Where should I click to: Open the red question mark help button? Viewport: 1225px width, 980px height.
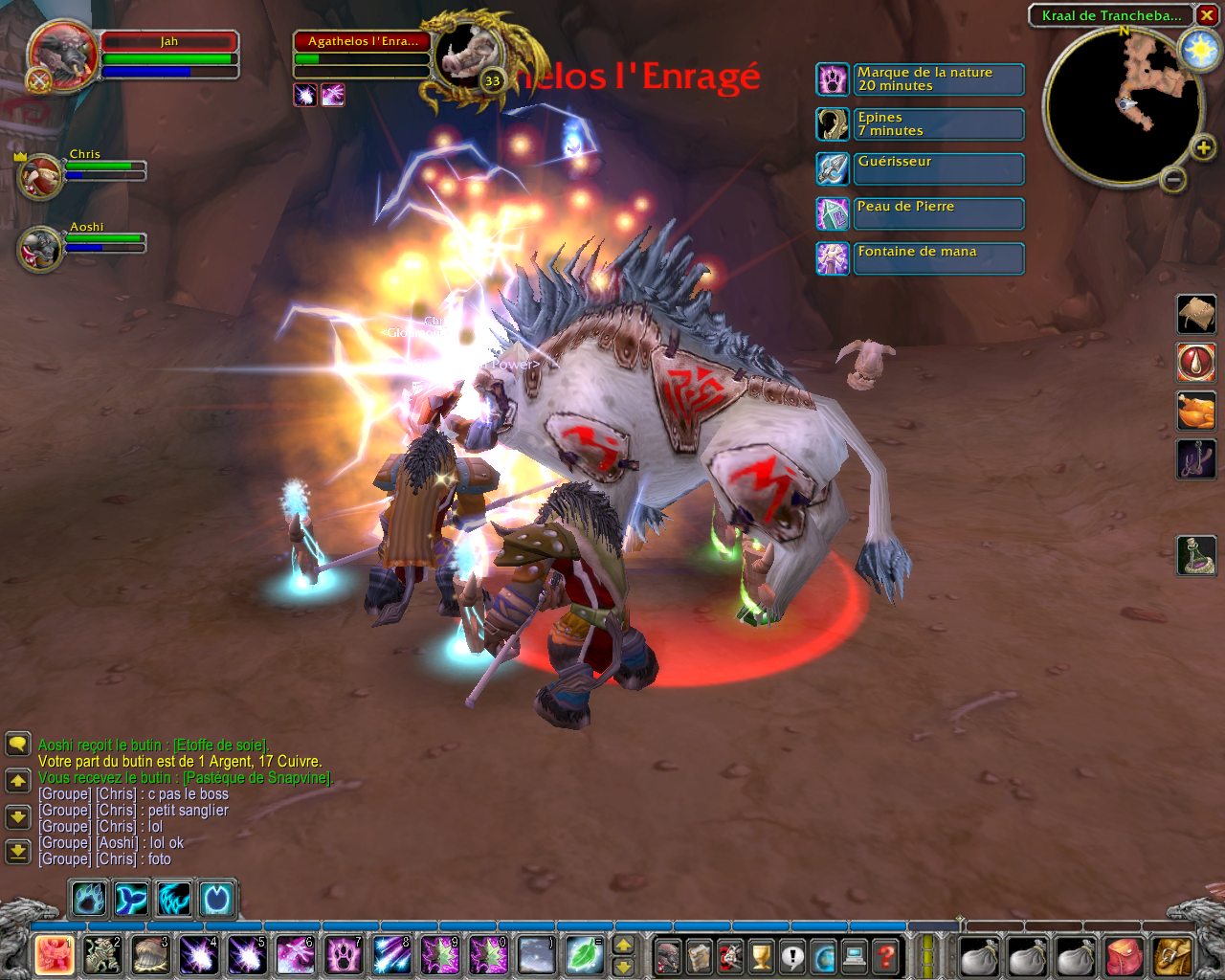click(x=886, y=955)
